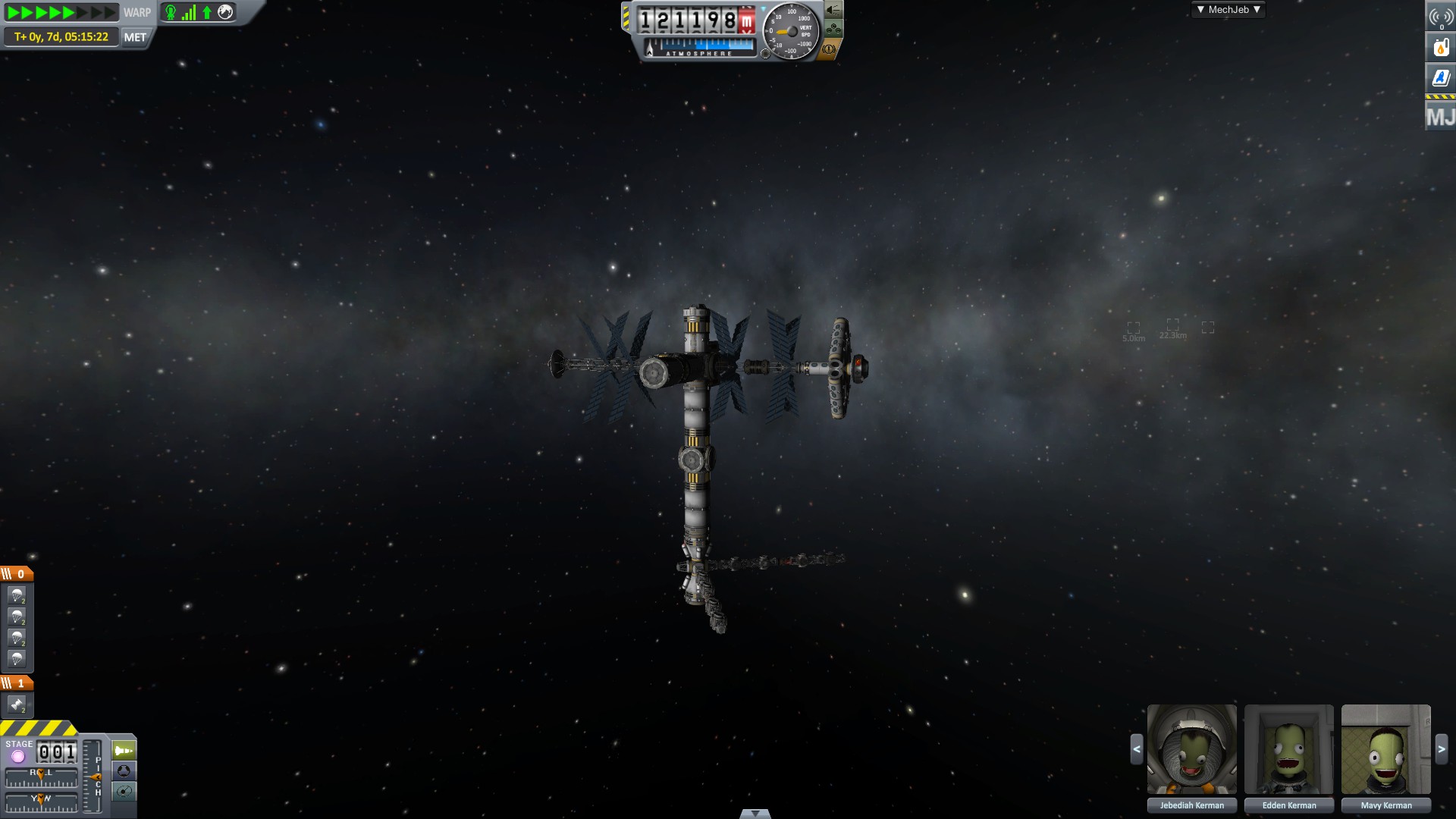The height and width of the screenshot is (819, 1456).
Task: Open the MJ MechJeb toolbar button
Action: coord(1441,117)
